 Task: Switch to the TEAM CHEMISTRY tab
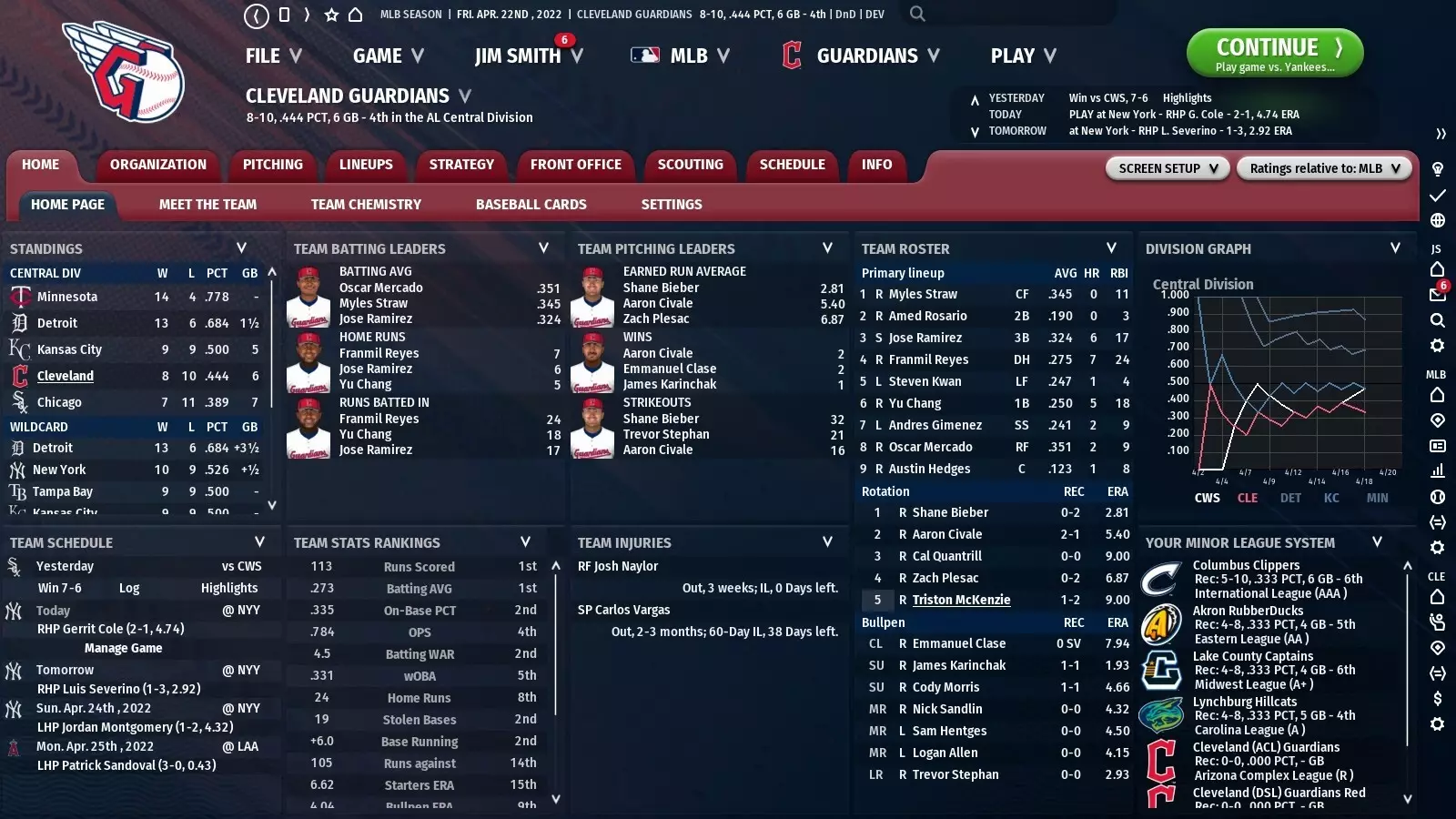click(x=365, y=204)
